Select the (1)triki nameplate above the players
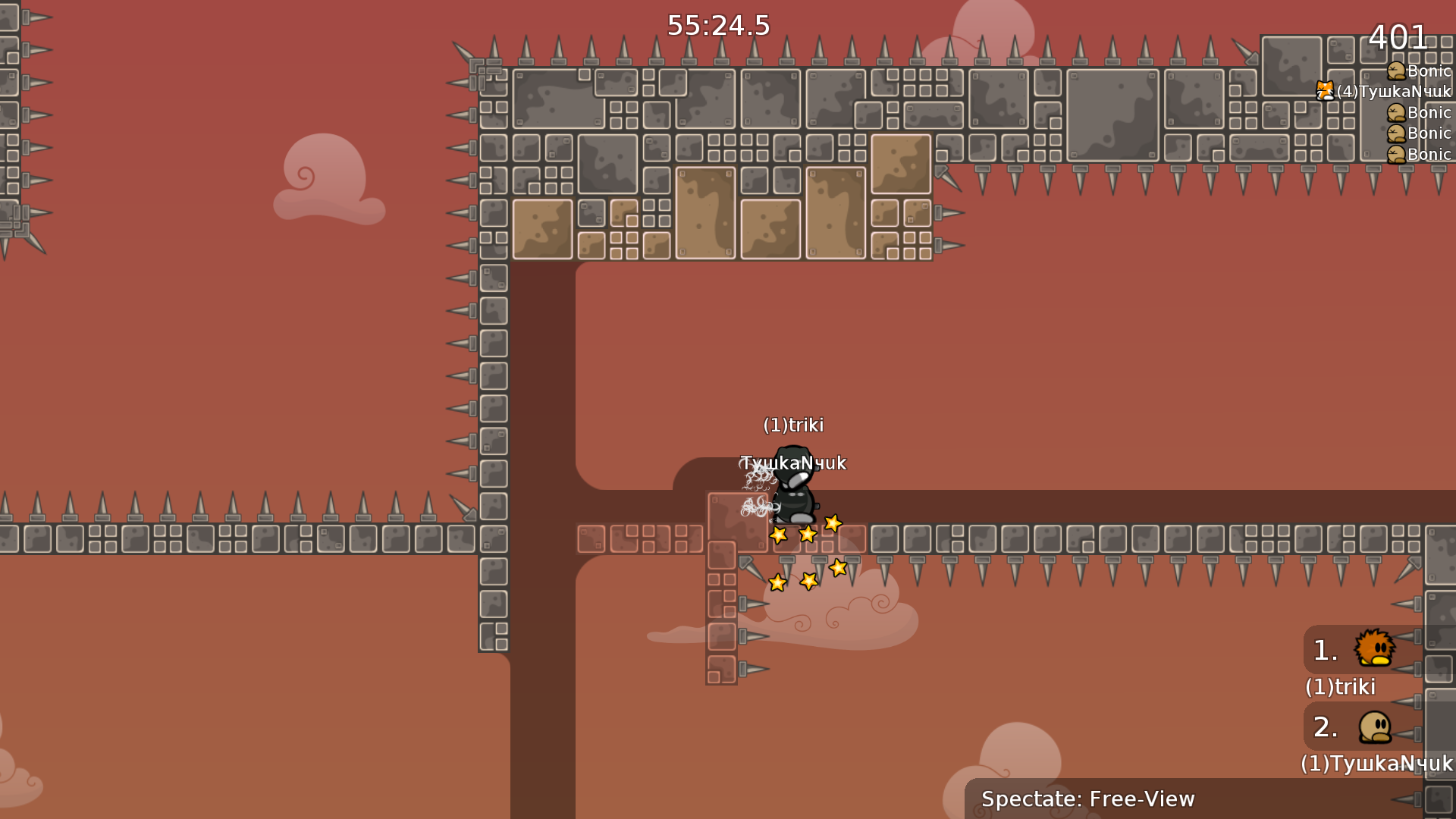 coord(794,425)
